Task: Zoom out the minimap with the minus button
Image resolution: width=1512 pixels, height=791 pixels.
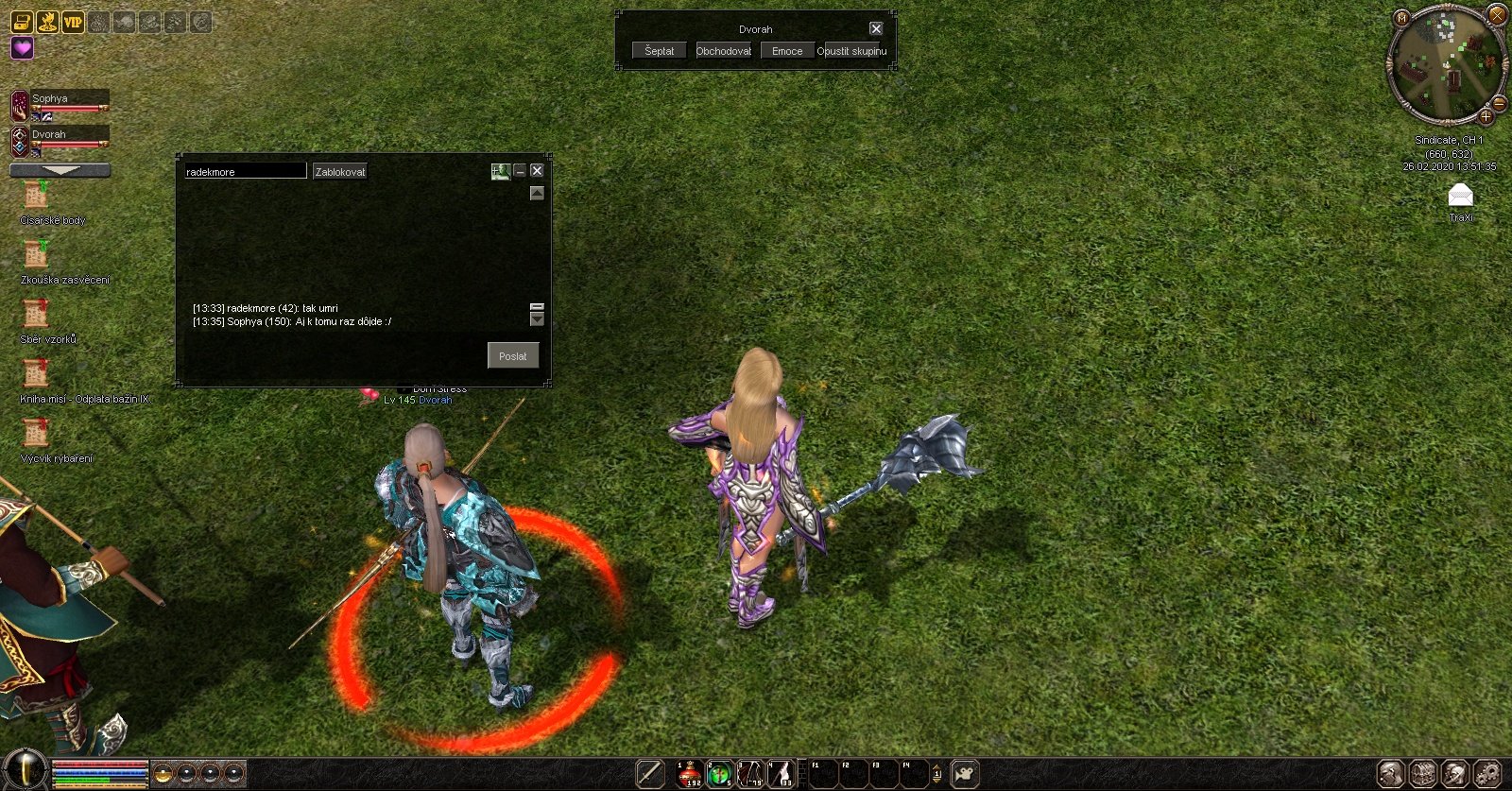Action: coord(1499,103)
